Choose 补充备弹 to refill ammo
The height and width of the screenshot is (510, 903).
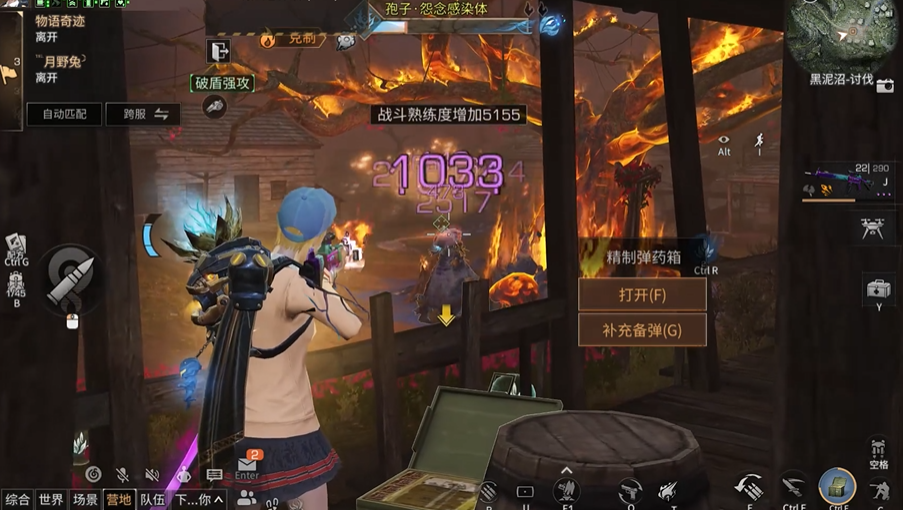click(x=642, y=330)
